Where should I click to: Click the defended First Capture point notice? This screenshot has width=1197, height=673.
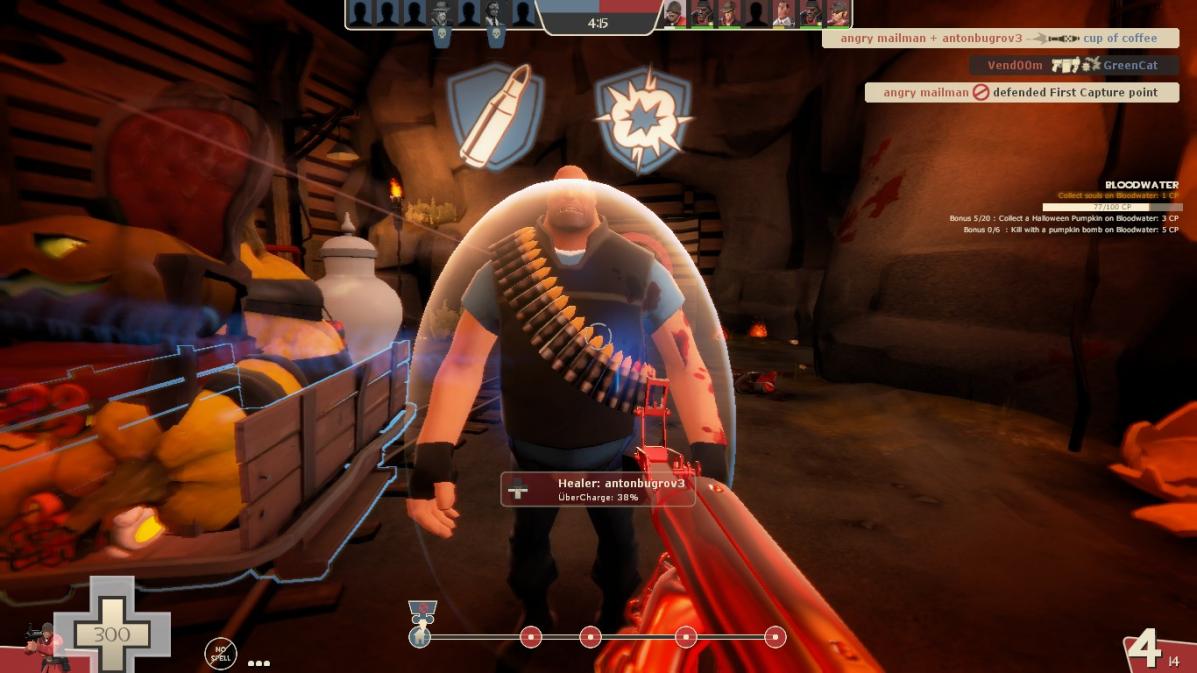pyautogui.click(x=1021, y=92)
